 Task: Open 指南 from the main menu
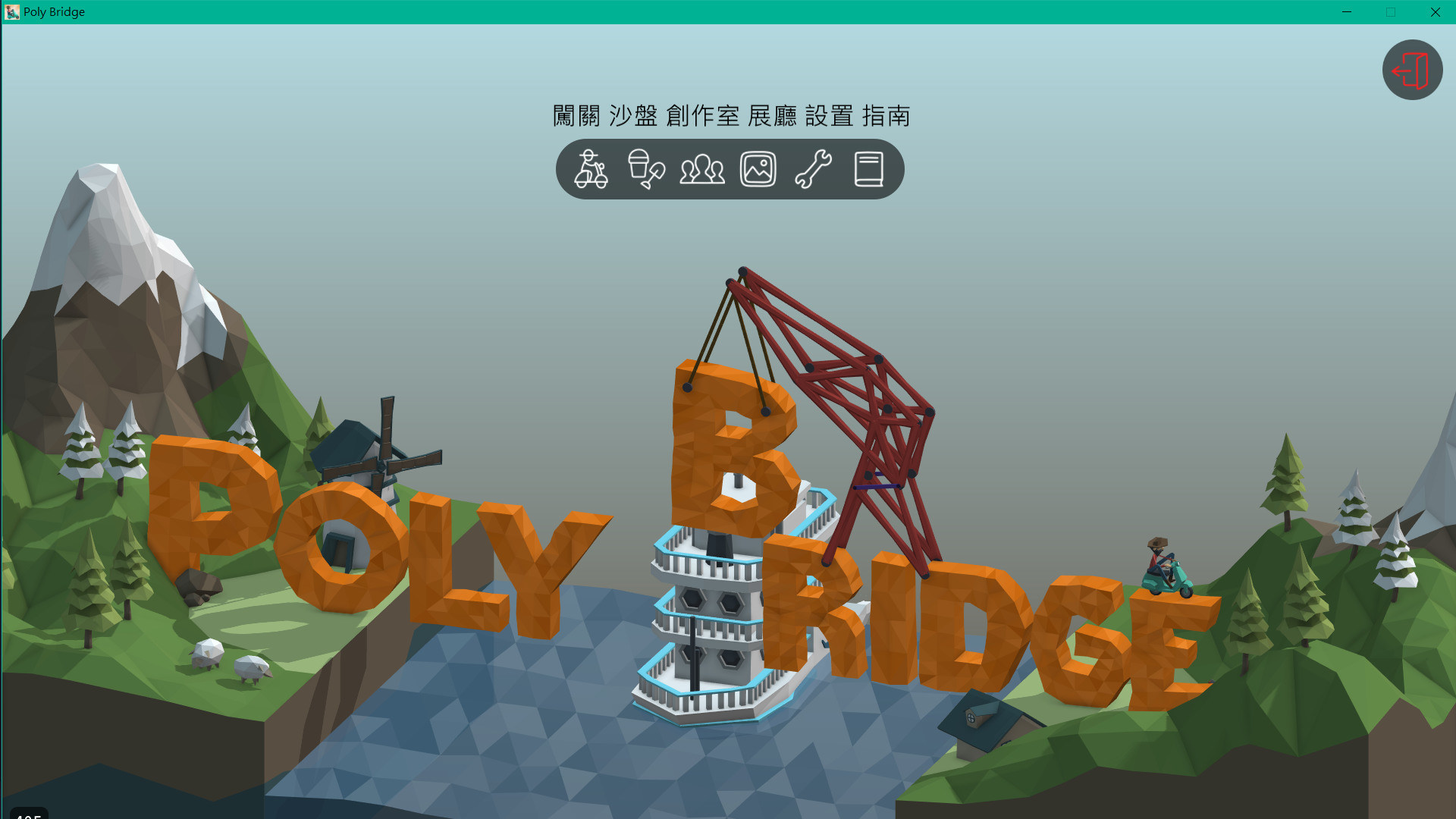887,117
